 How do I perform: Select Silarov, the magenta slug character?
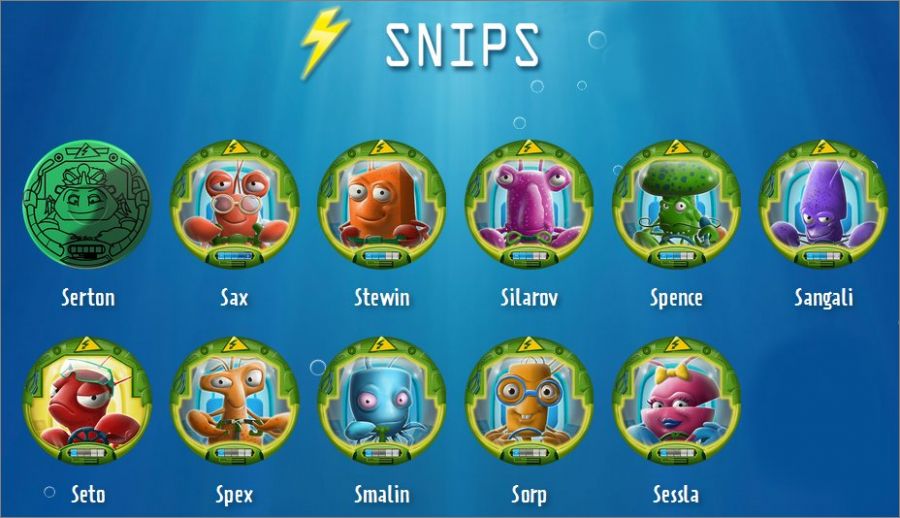tap(529, 203)
